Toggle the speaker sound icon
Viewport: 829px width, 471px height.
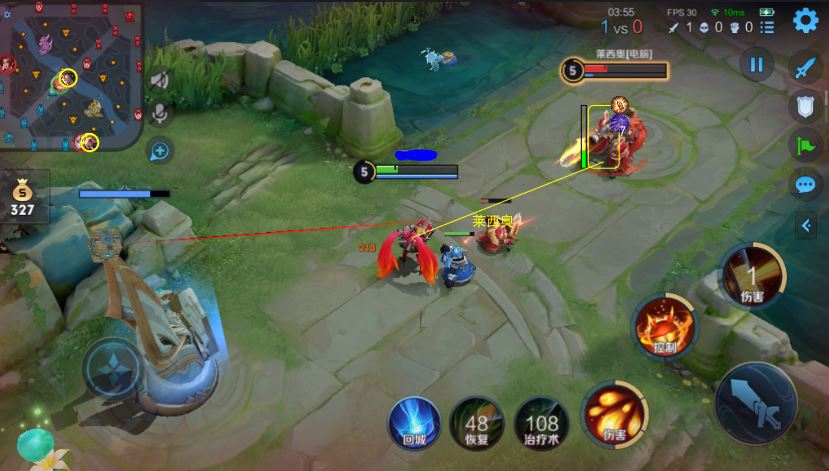point(159,80)
